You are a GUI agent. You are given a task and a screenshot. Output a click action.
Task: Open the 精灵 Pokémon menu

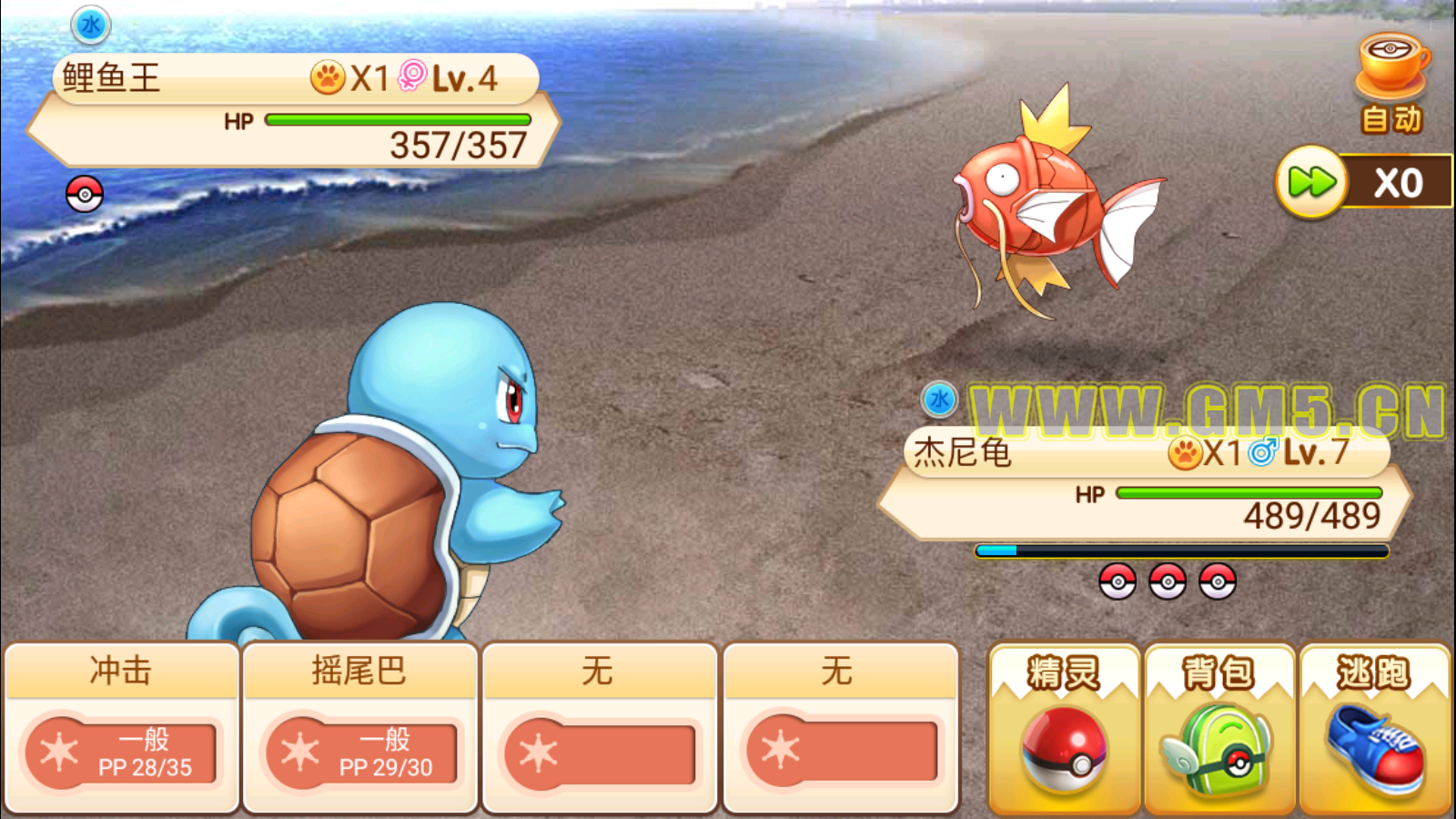pyautogui.click(x=1064, y=729)
